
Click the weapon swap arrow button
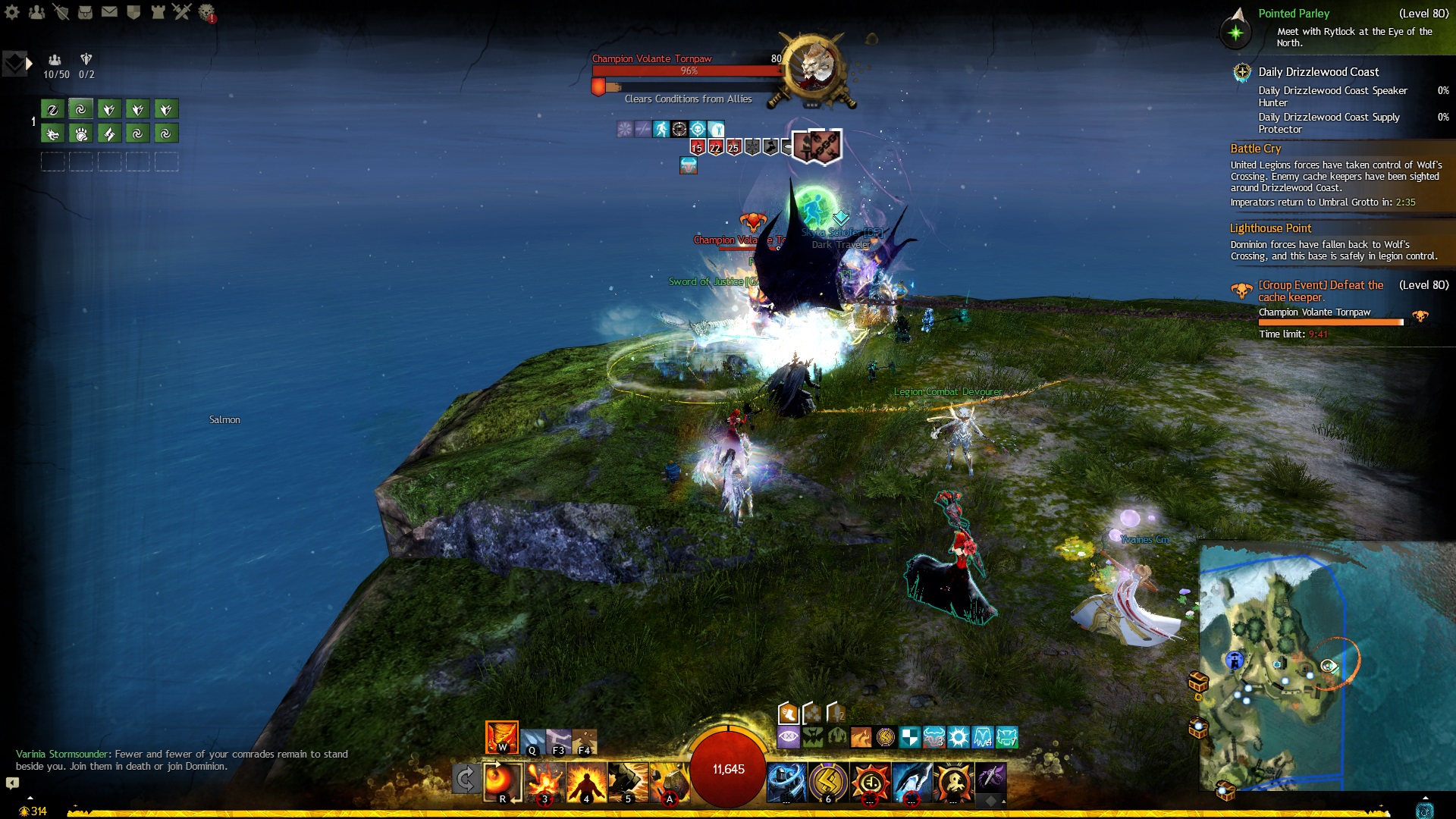[x=465, y=779]
